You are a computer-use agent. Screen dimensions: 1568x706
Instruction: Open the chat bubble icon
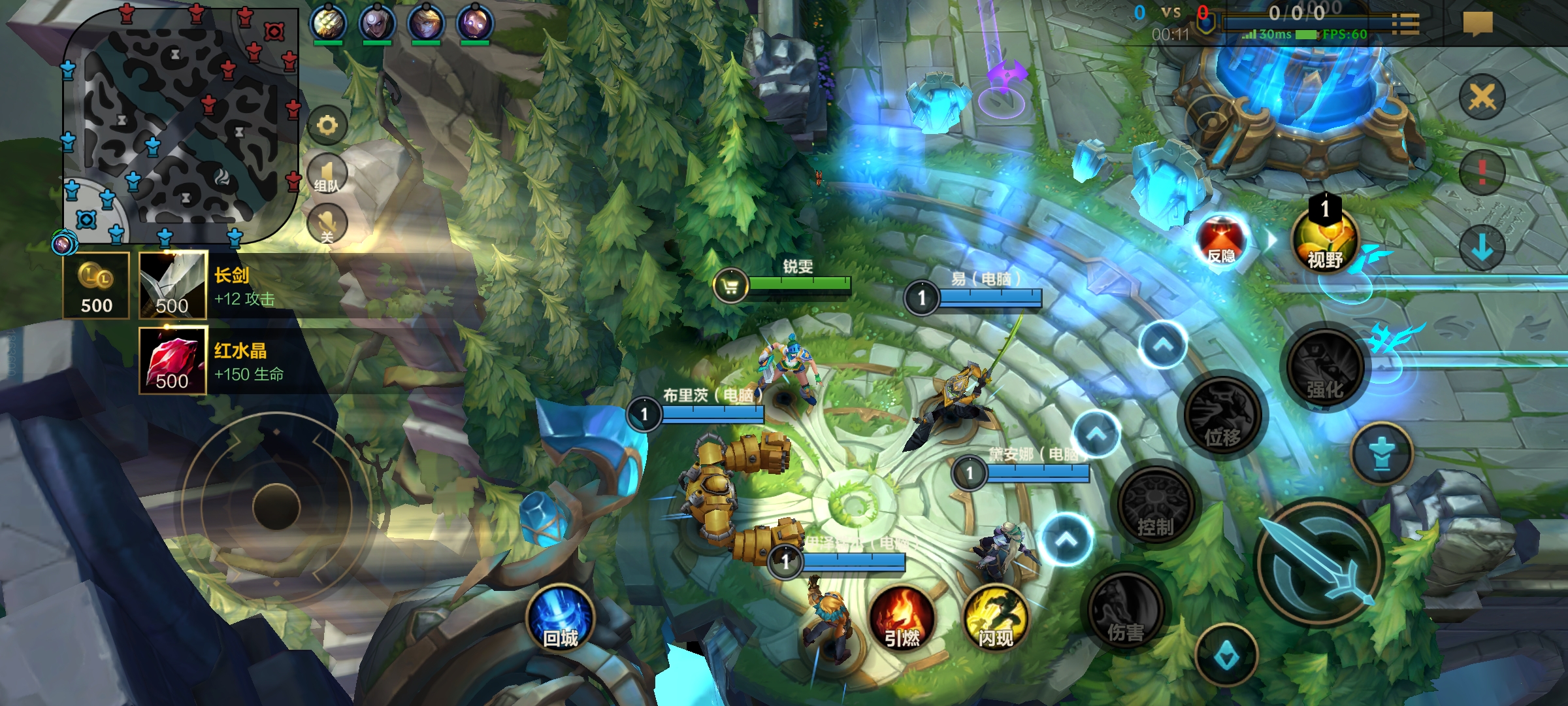pos(1478,24)
